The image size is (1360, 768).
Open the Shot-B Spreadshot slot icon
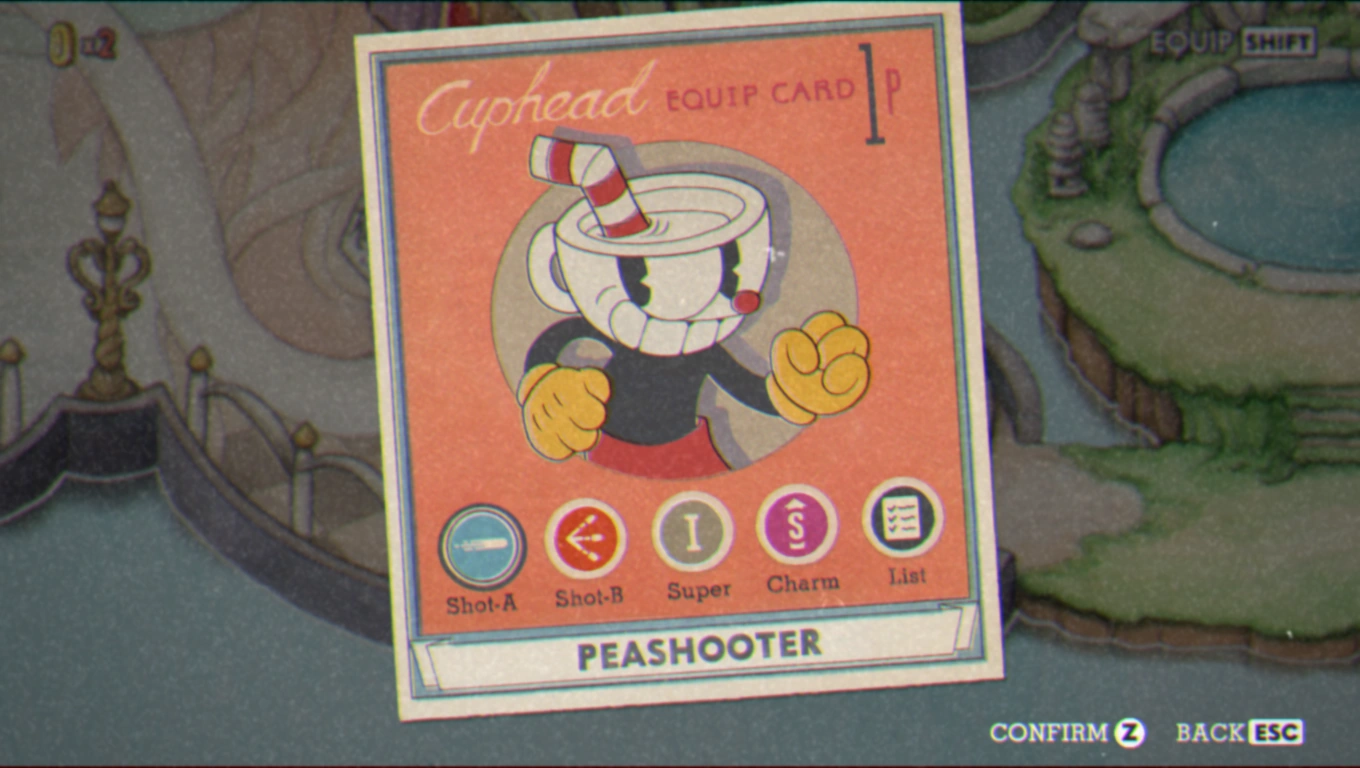(x=589, y=540)
